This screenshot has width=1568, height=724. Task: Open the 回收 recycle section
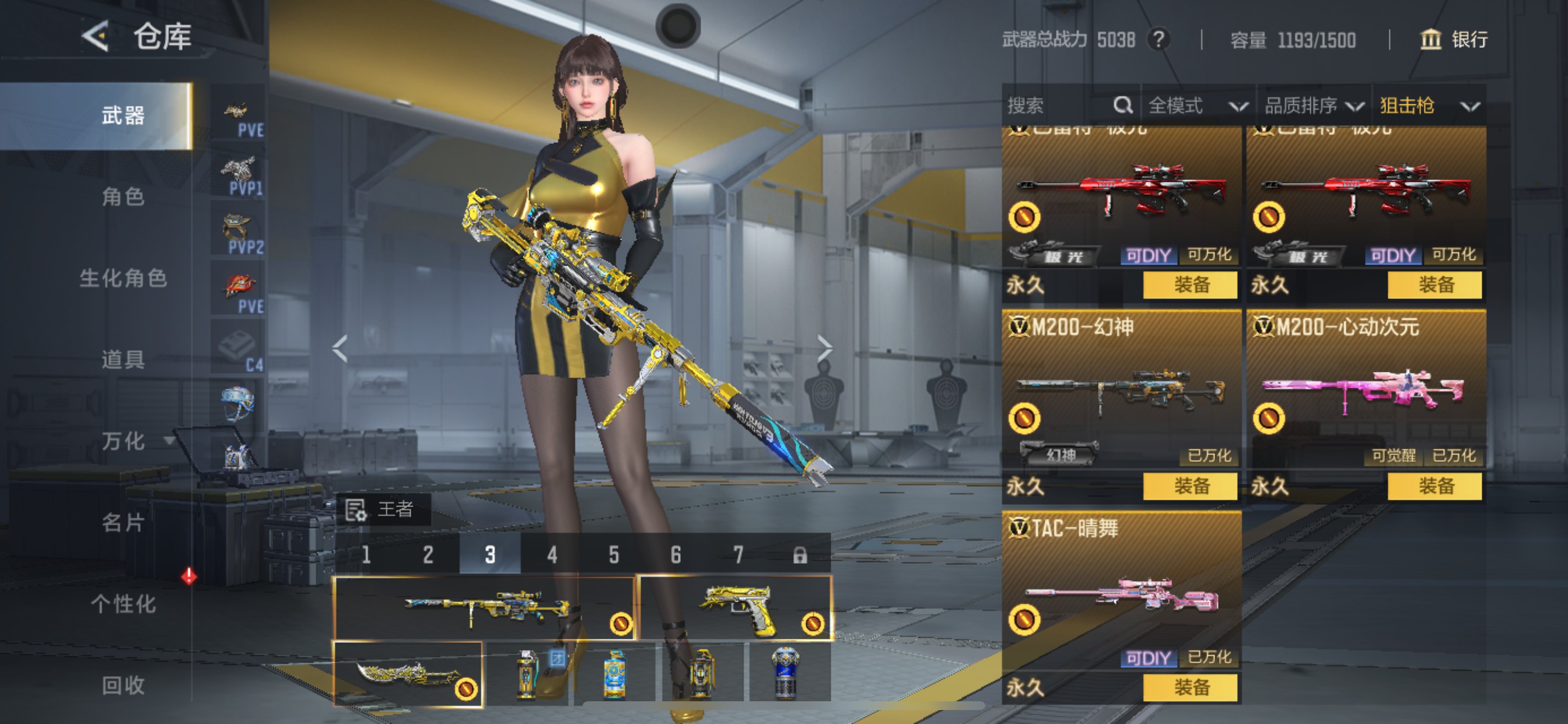(x=123, y=685)
